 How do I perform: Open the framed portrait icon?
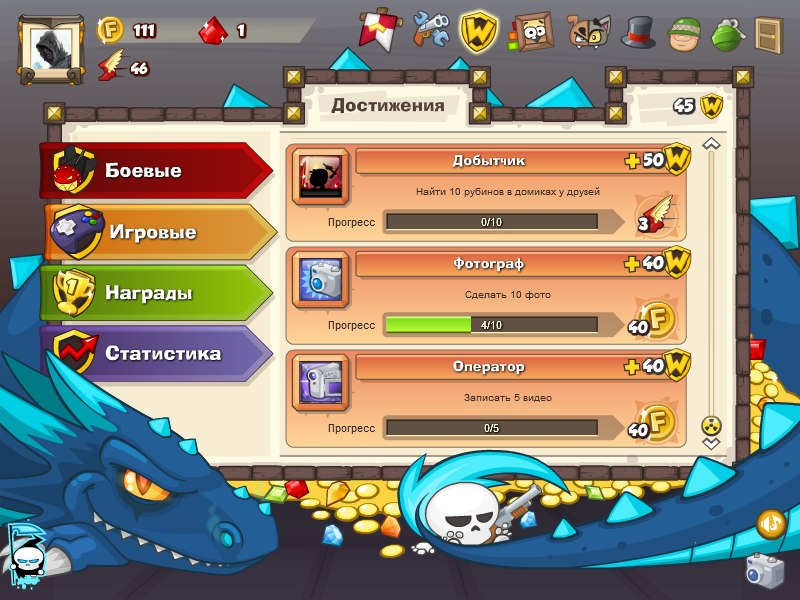click(x=532, y=30)
